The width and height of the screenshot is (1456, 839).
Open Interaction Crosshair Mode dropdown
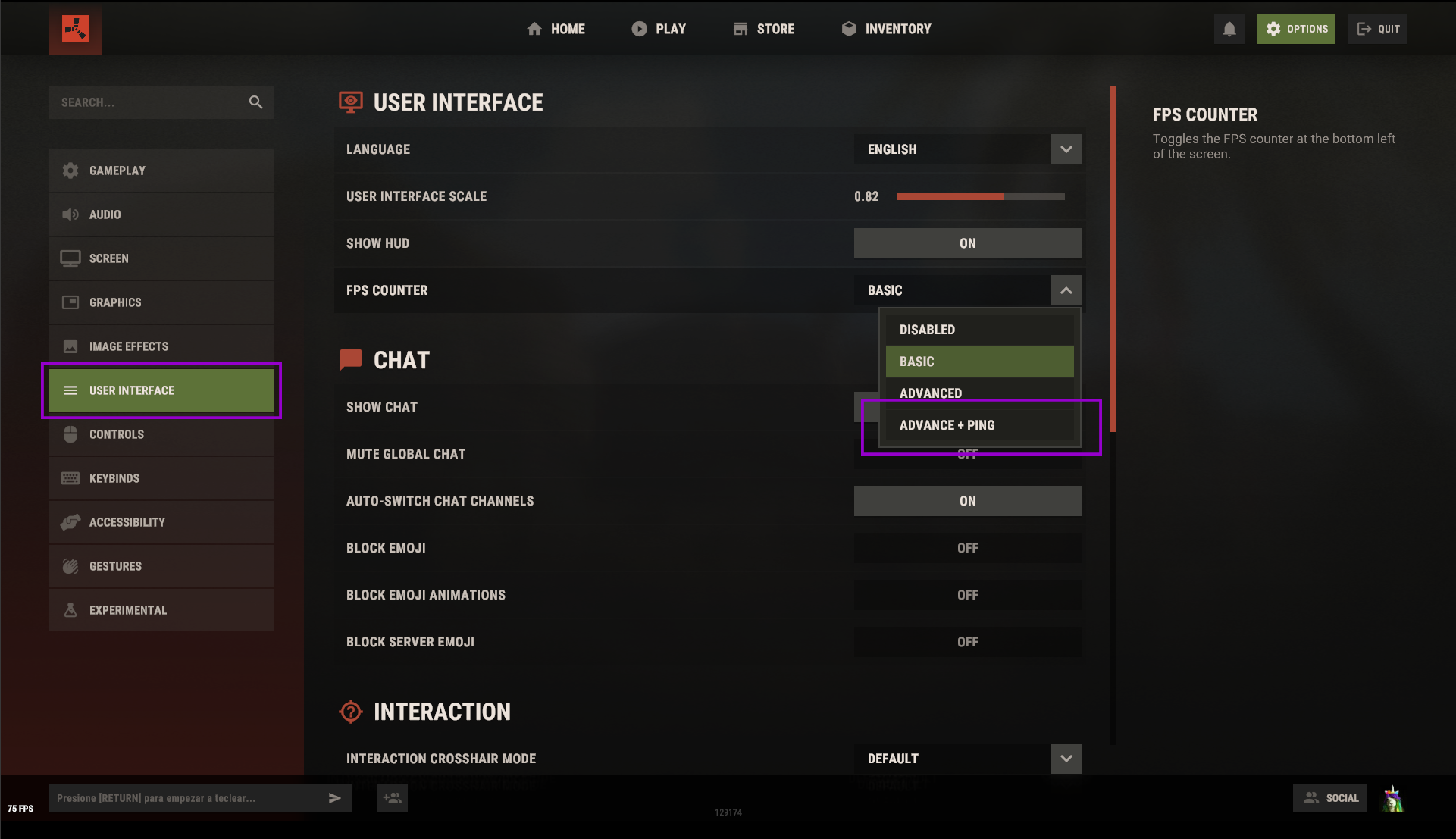coord(1066,759)
